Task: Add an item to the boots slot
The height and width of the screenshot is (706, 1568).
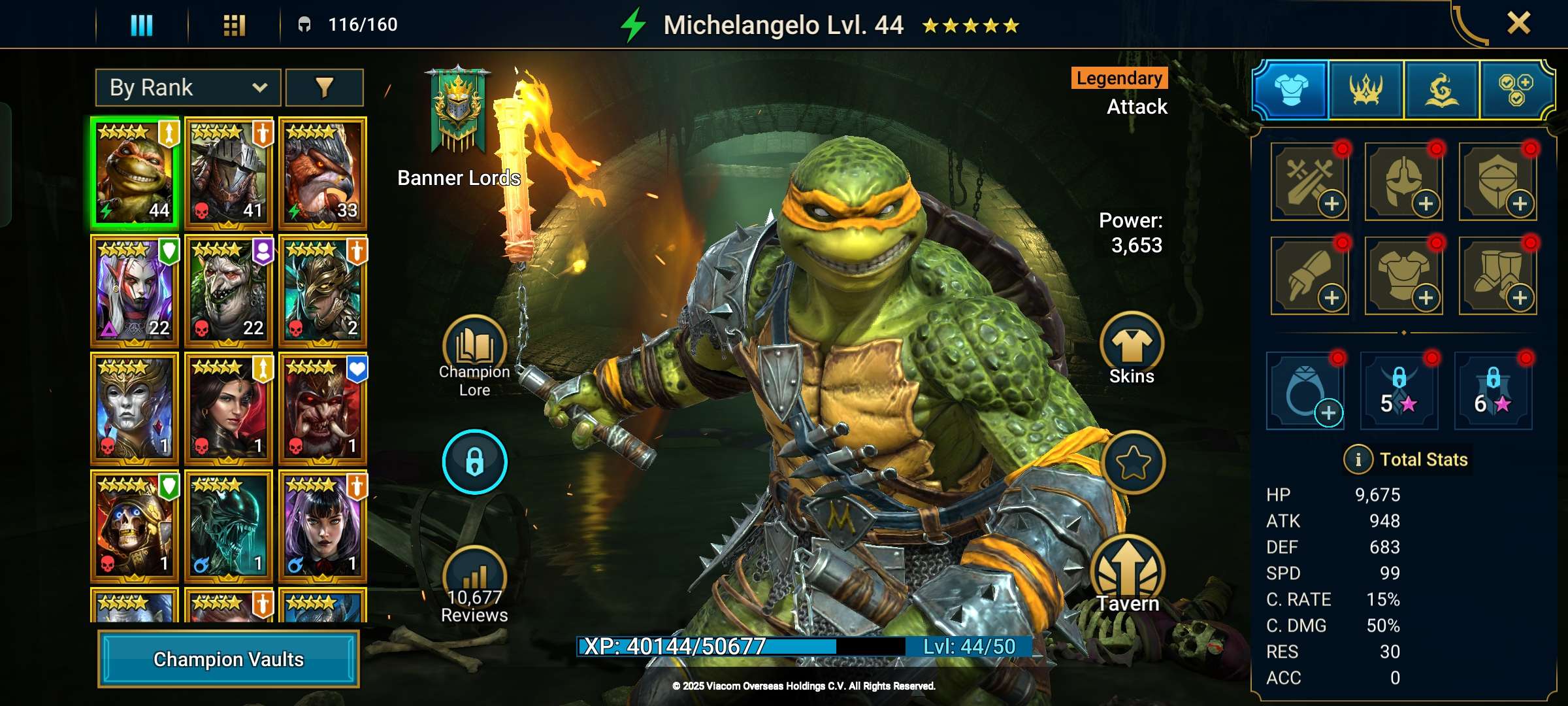Action: pos(1498,276)
